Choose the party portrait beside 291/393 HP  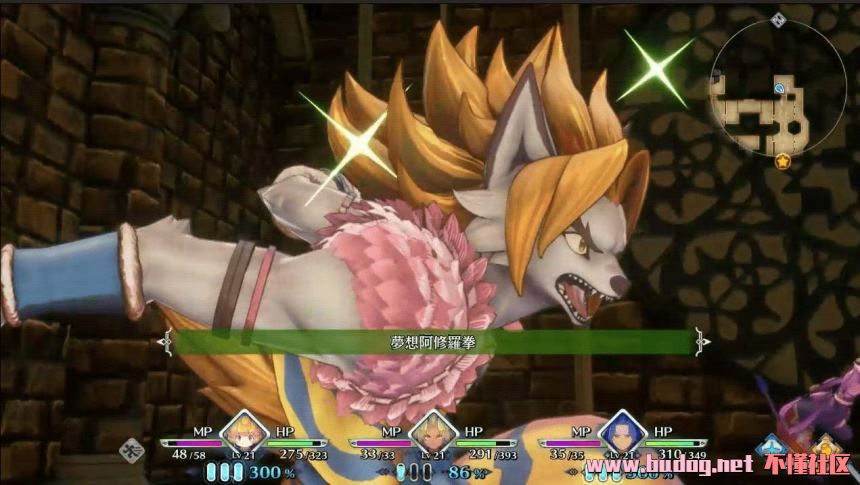(x=433, y=434)
